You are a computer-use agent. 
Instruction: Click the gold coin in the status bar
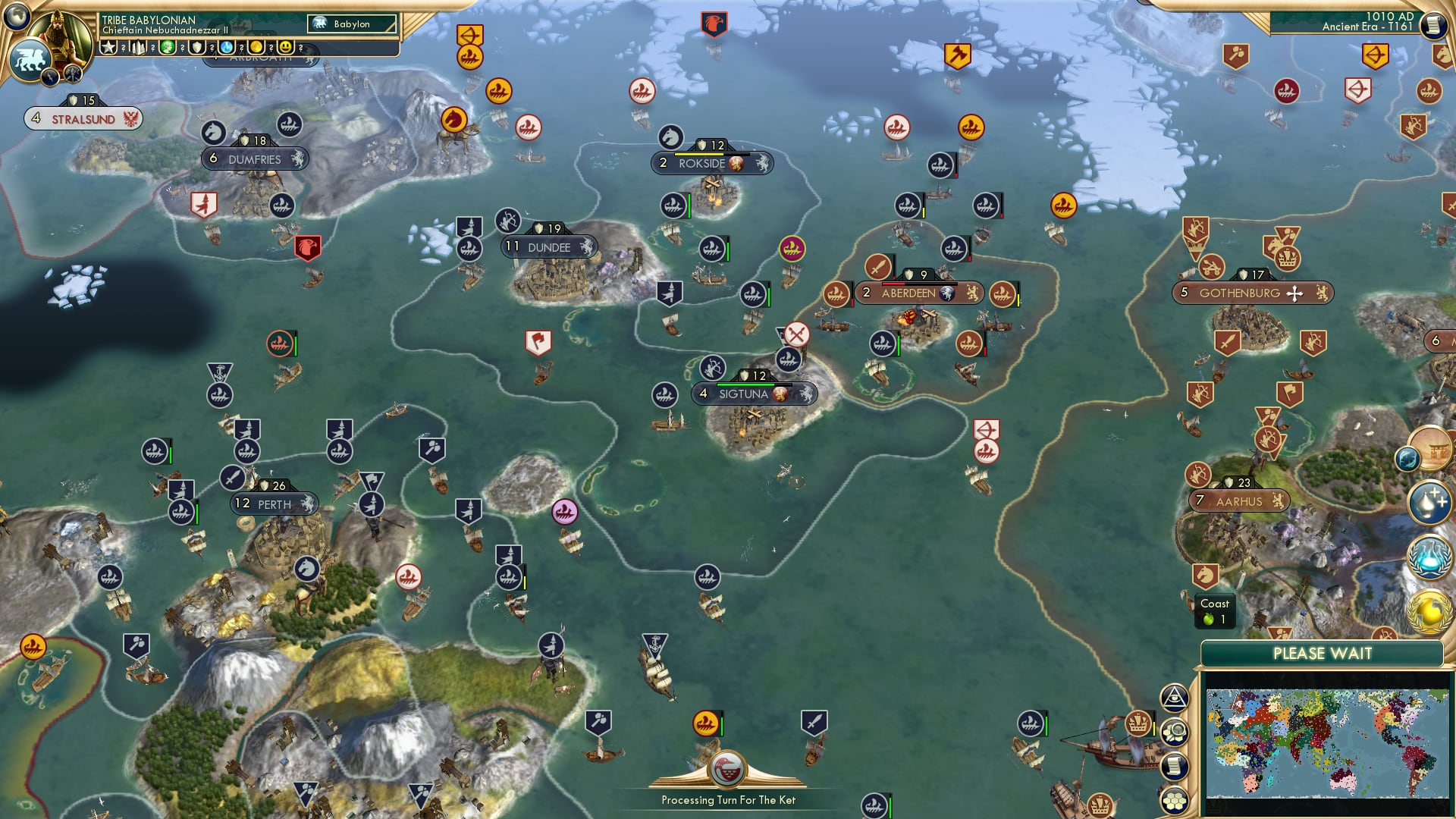(257, 47)
